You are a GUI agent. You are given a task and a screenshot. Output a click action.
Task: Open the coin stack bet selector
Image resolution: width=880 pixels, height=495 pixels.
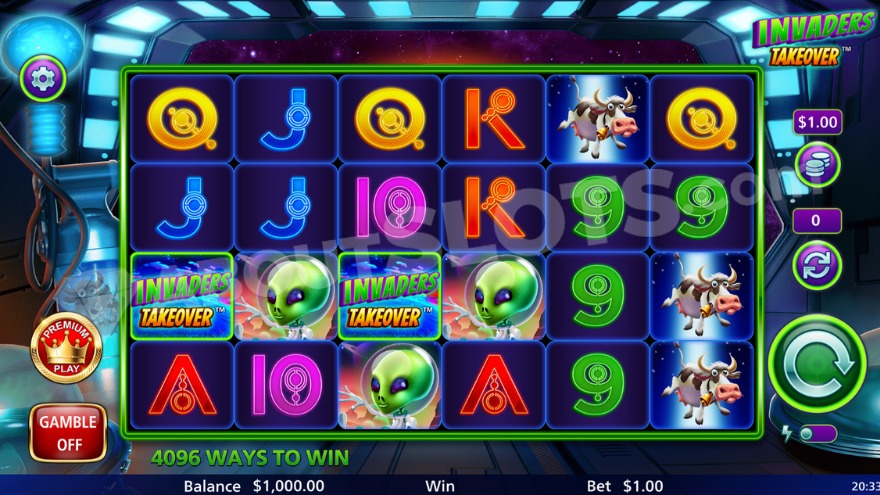click(817, 163)
